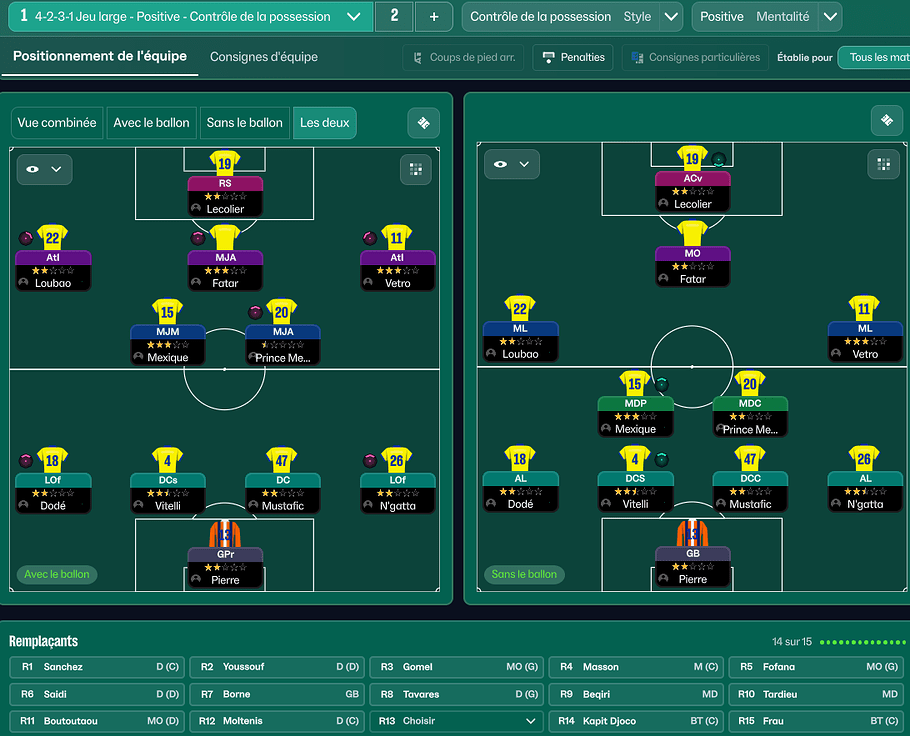Select Vitelli in the DCs role
The image size is (910, 736).
pyautogui.click(x=168, y=492)
